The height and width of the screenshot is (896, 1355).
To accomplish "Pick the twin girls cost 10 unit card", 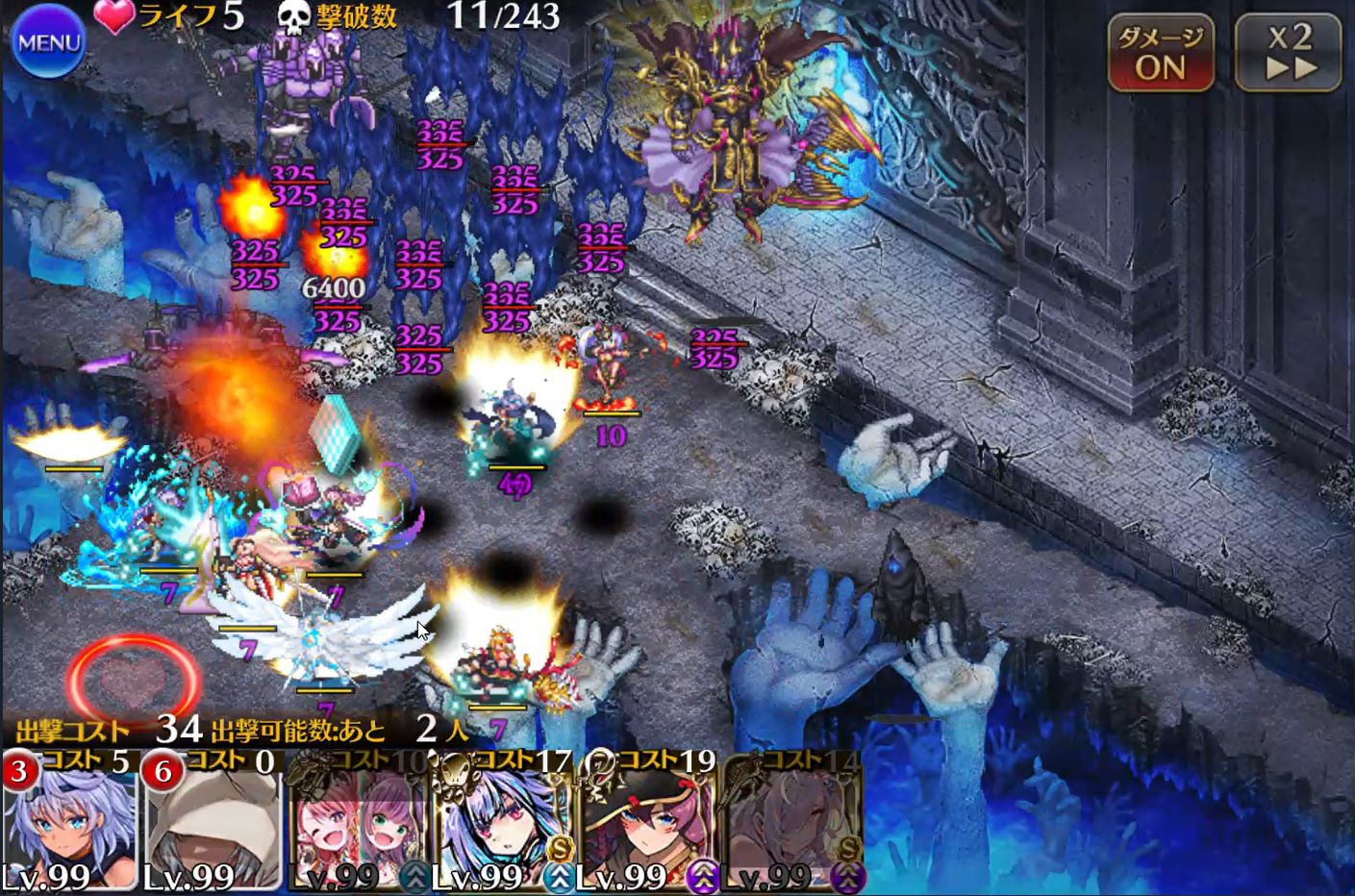I will 357,824.
